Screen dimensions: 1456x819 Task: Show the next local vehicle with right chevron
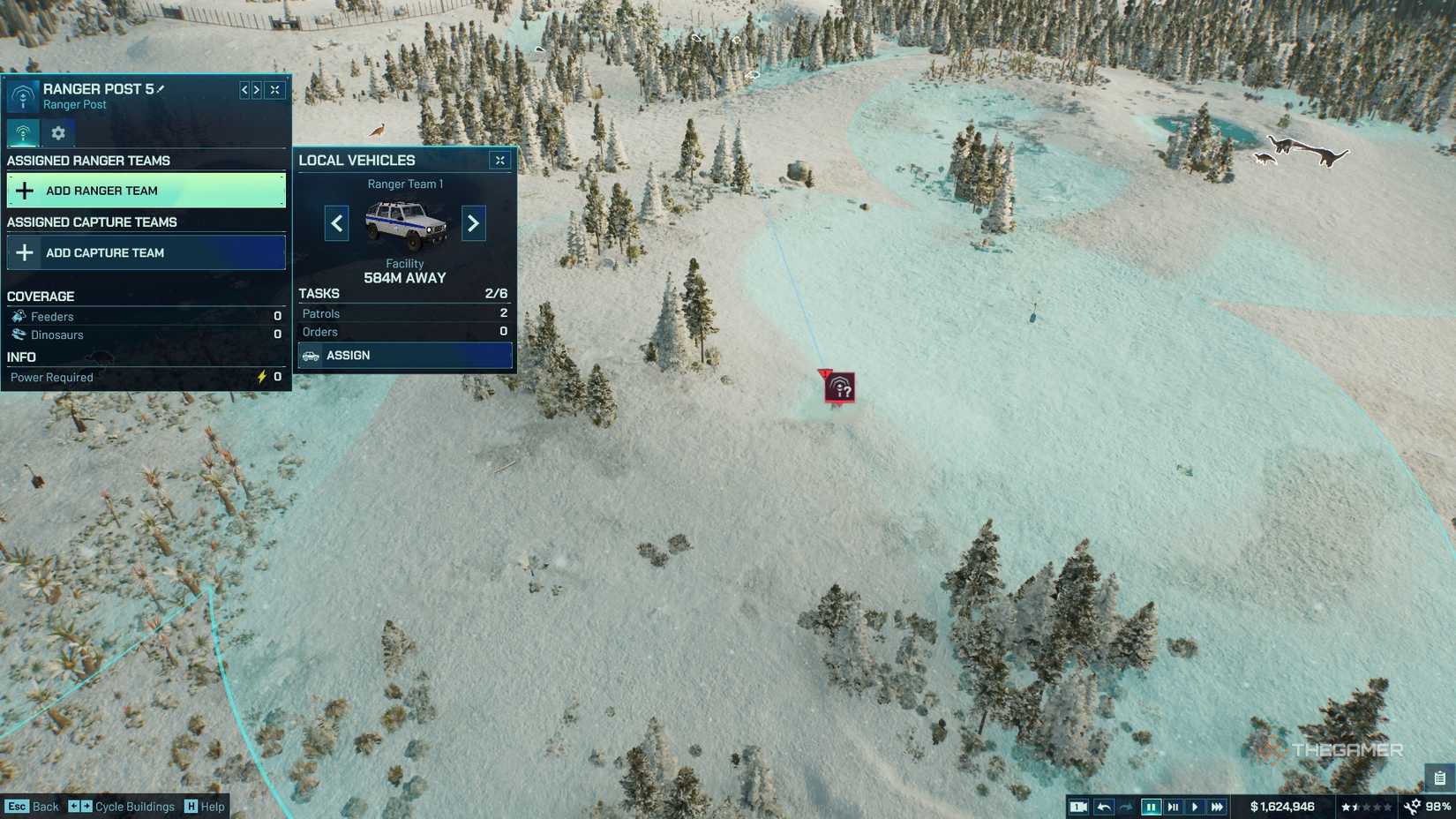click(473, 223)
